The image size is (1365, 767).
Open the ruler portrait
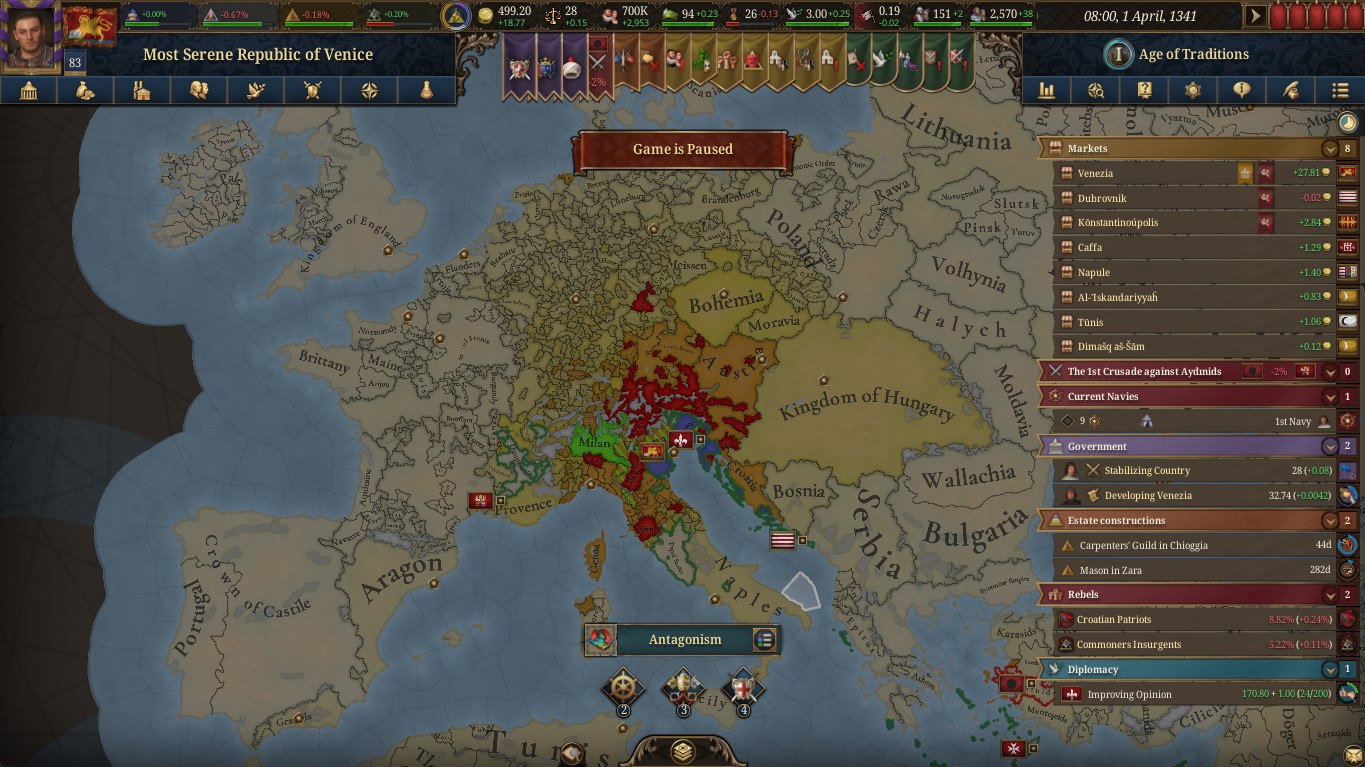(x=30, y=37)
